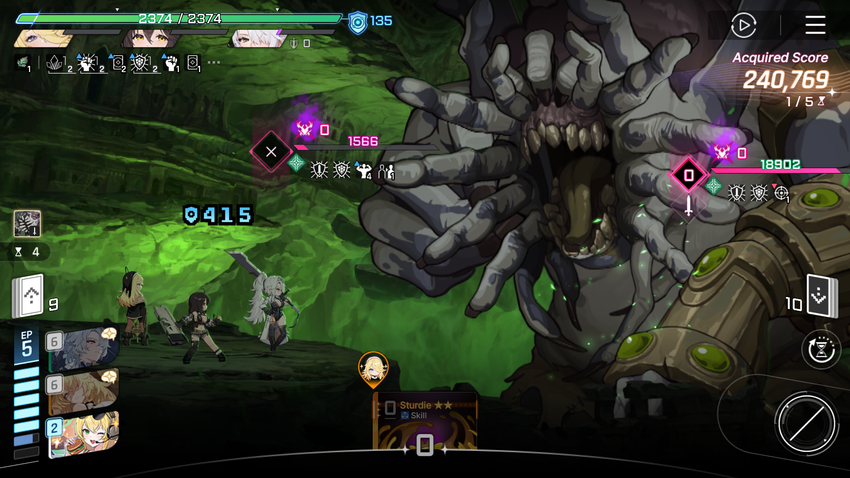Open the draw pile with 9 cards
The height and width of the screenshot is (478, 850).
pyautogui.click(x=28, y=296)
